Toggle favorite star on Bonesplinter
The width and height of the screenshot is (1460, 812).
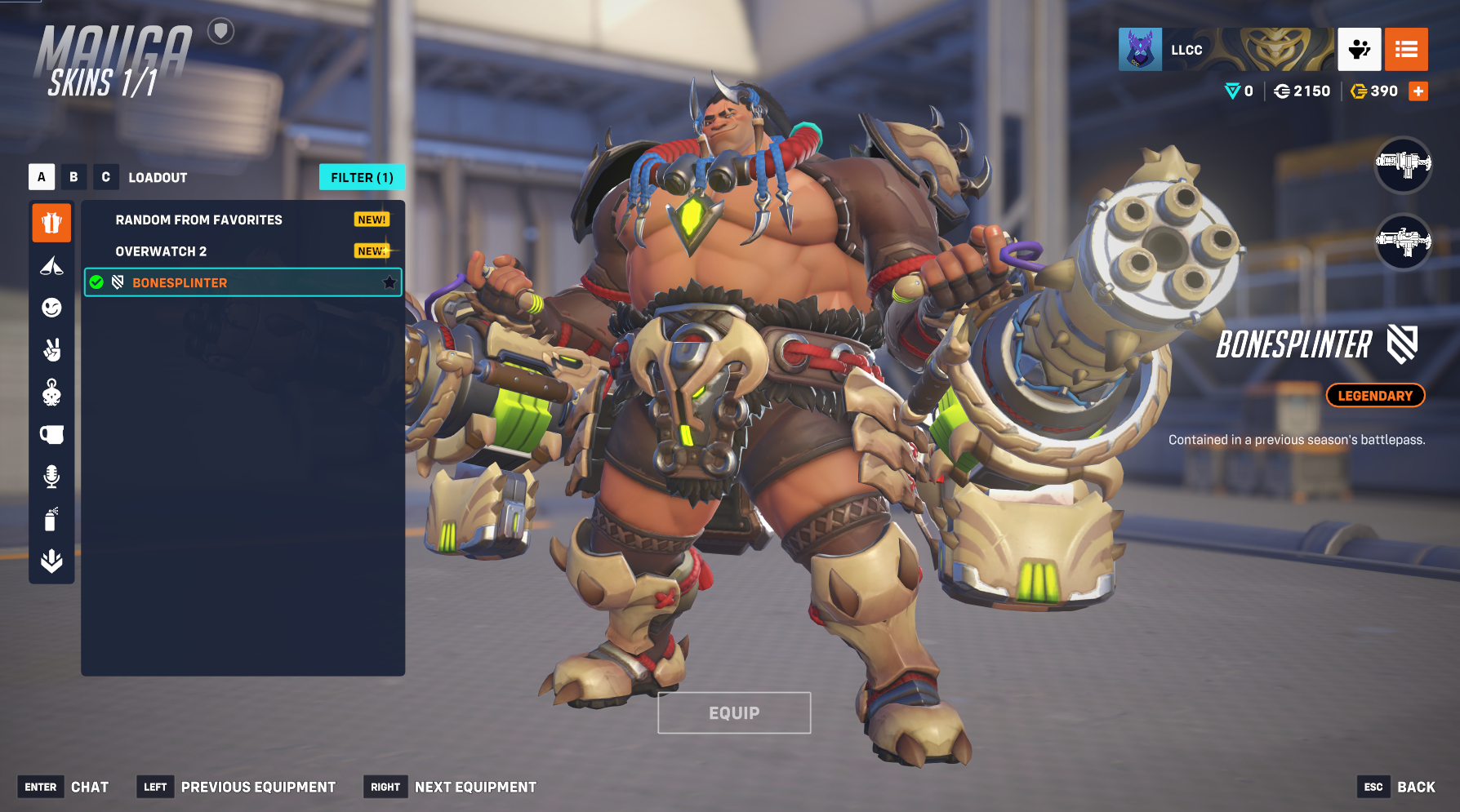click(389, 282)
